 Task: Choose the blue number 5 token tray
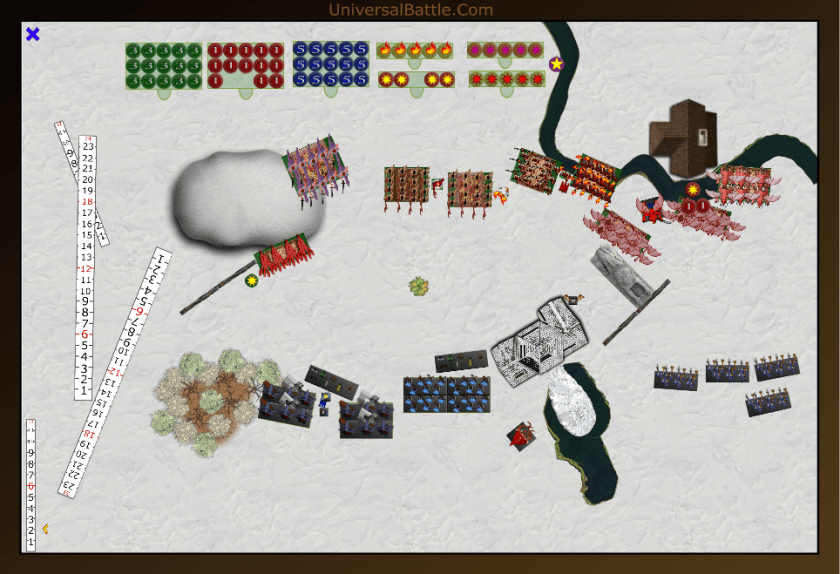coord(331,65)
